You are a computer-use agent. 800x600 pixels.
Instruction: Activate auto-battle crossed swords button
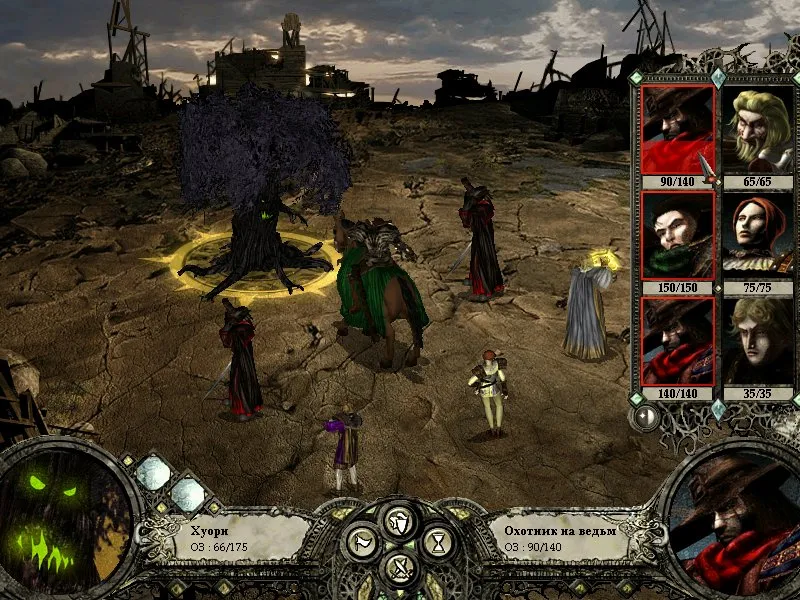coord(399,569)
